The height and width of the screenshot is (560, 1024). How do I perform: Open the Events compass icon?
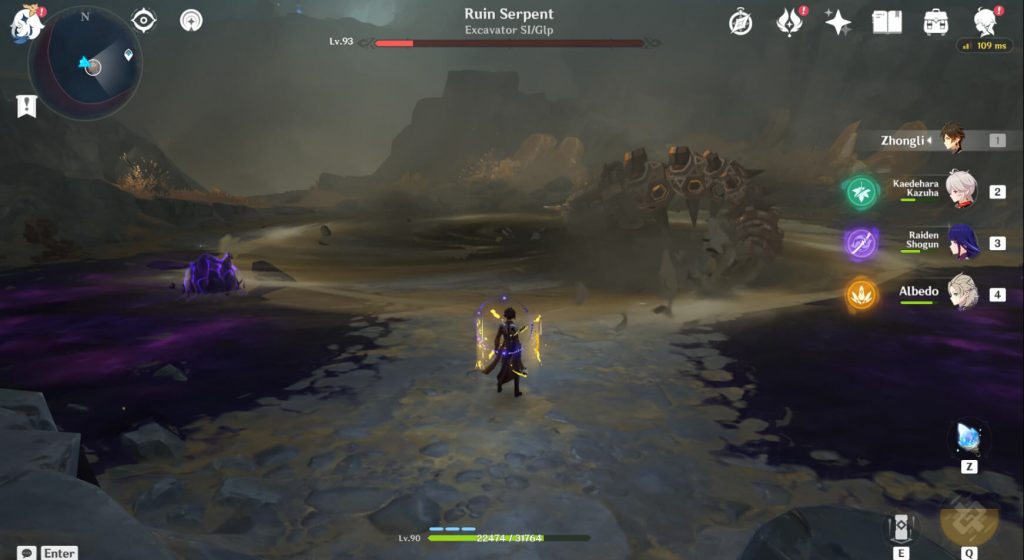pyautogui.click(x=740, y=22)
